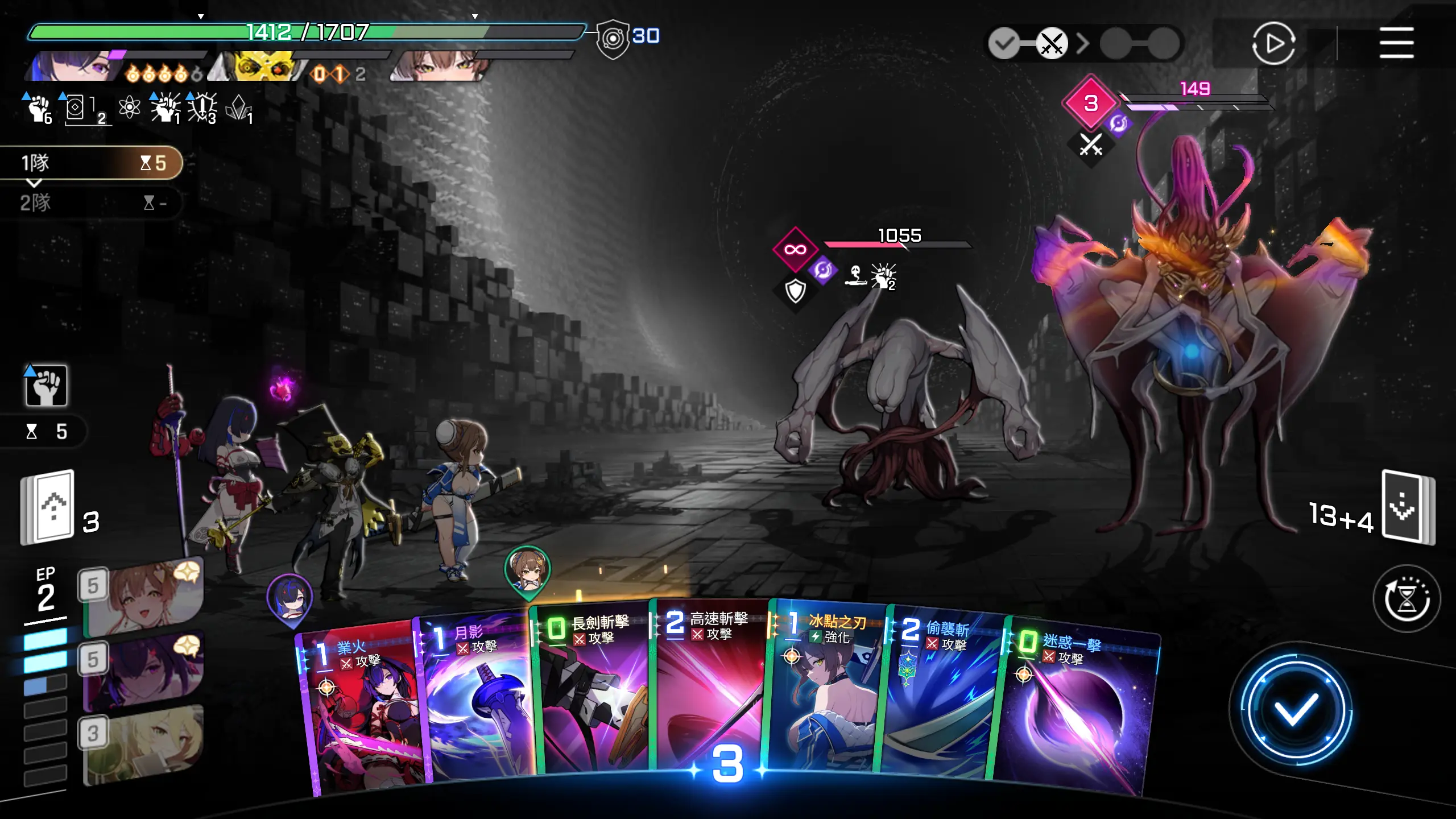
Task: Activate the orange-haired character's EP skill
Action: [x=142, y=597]
